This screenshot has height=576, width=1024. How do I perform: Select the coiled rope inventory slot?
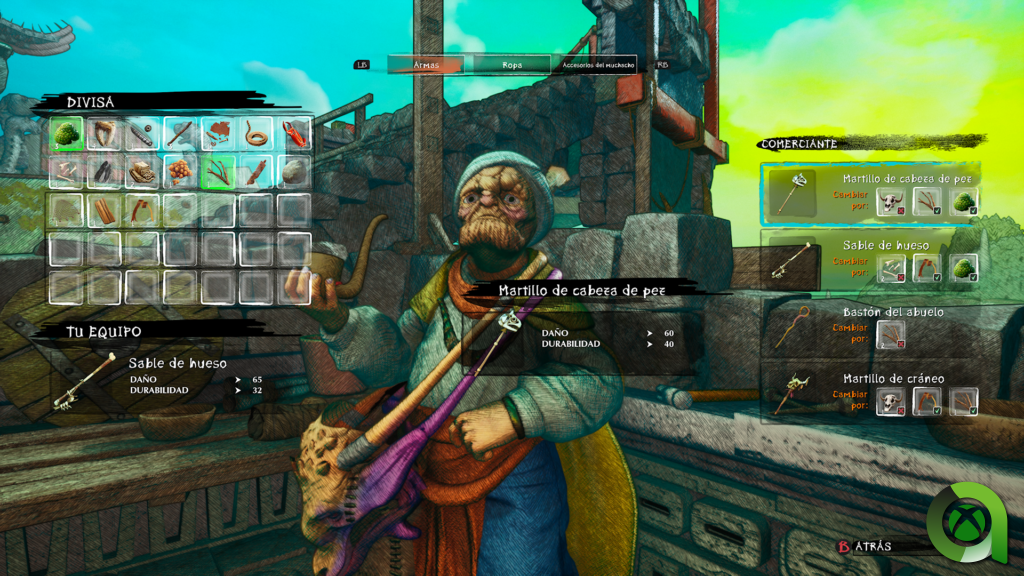tap(256, 133)
